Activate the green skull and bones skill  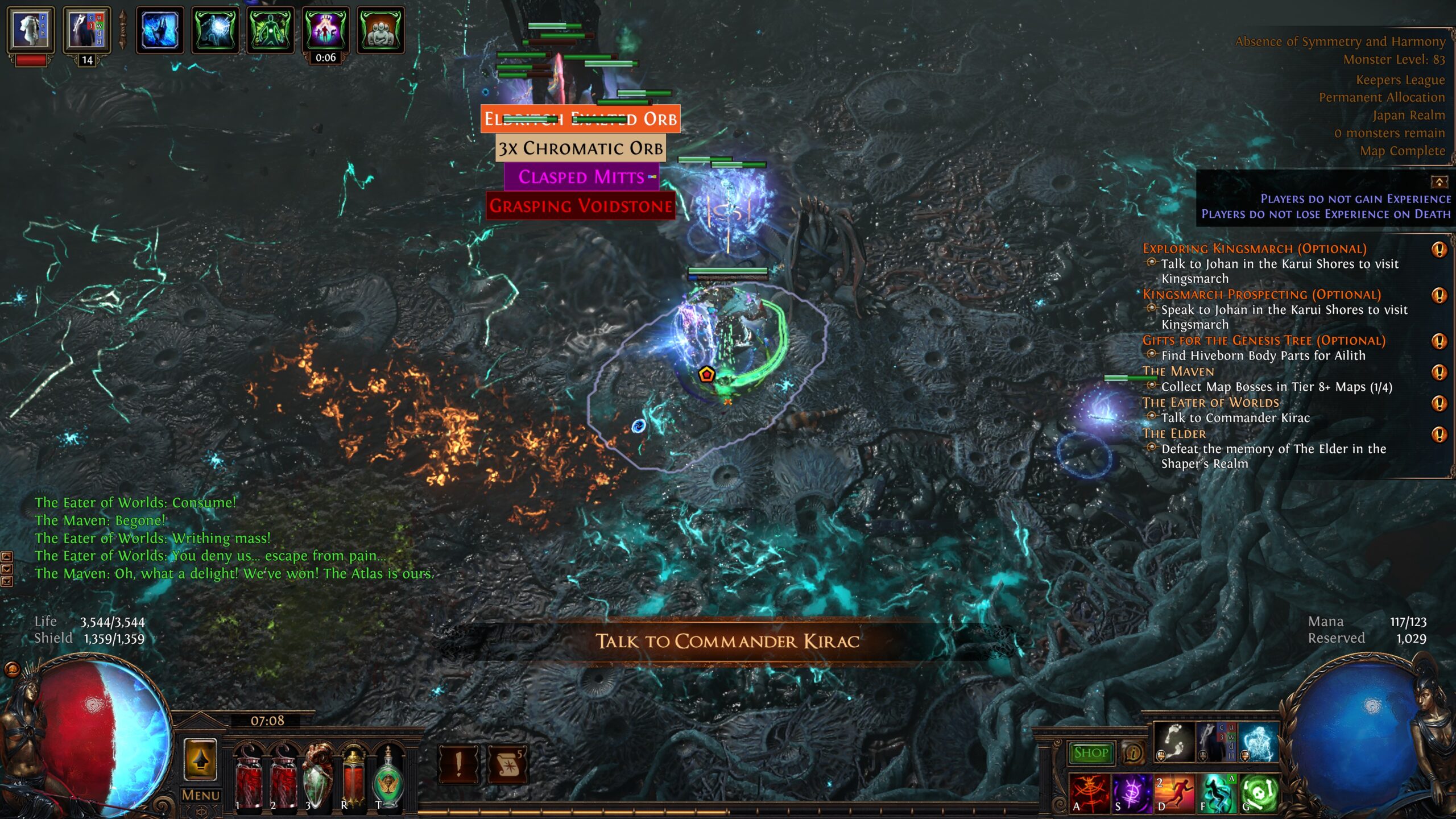[1259, 792]
